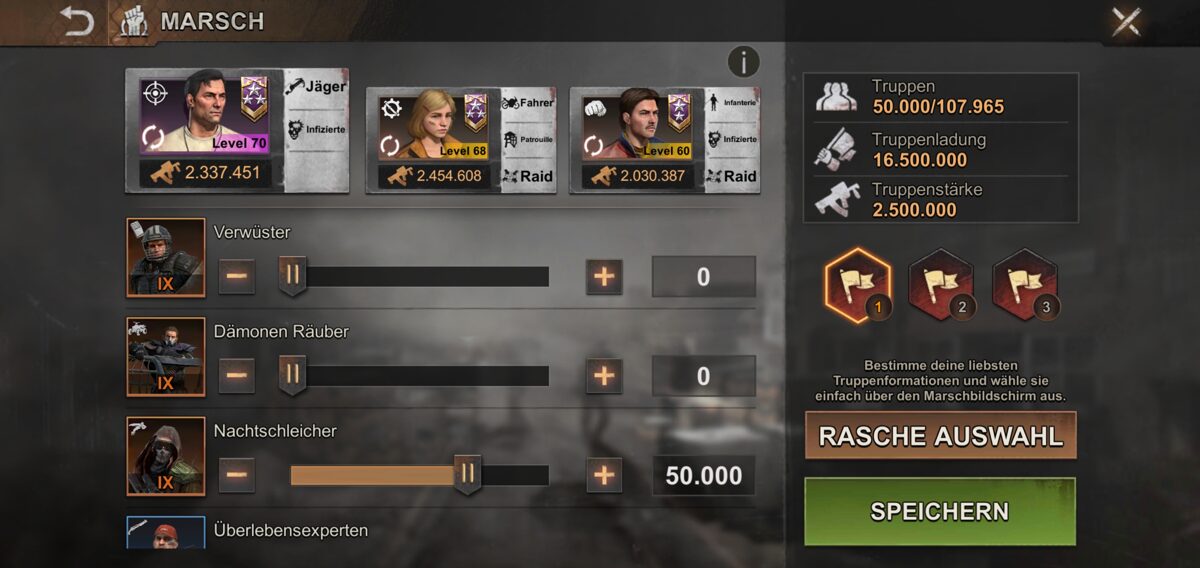Switch to troop formation flag 2
This screenshot has width=1200, height=568.
pos(940,284)
